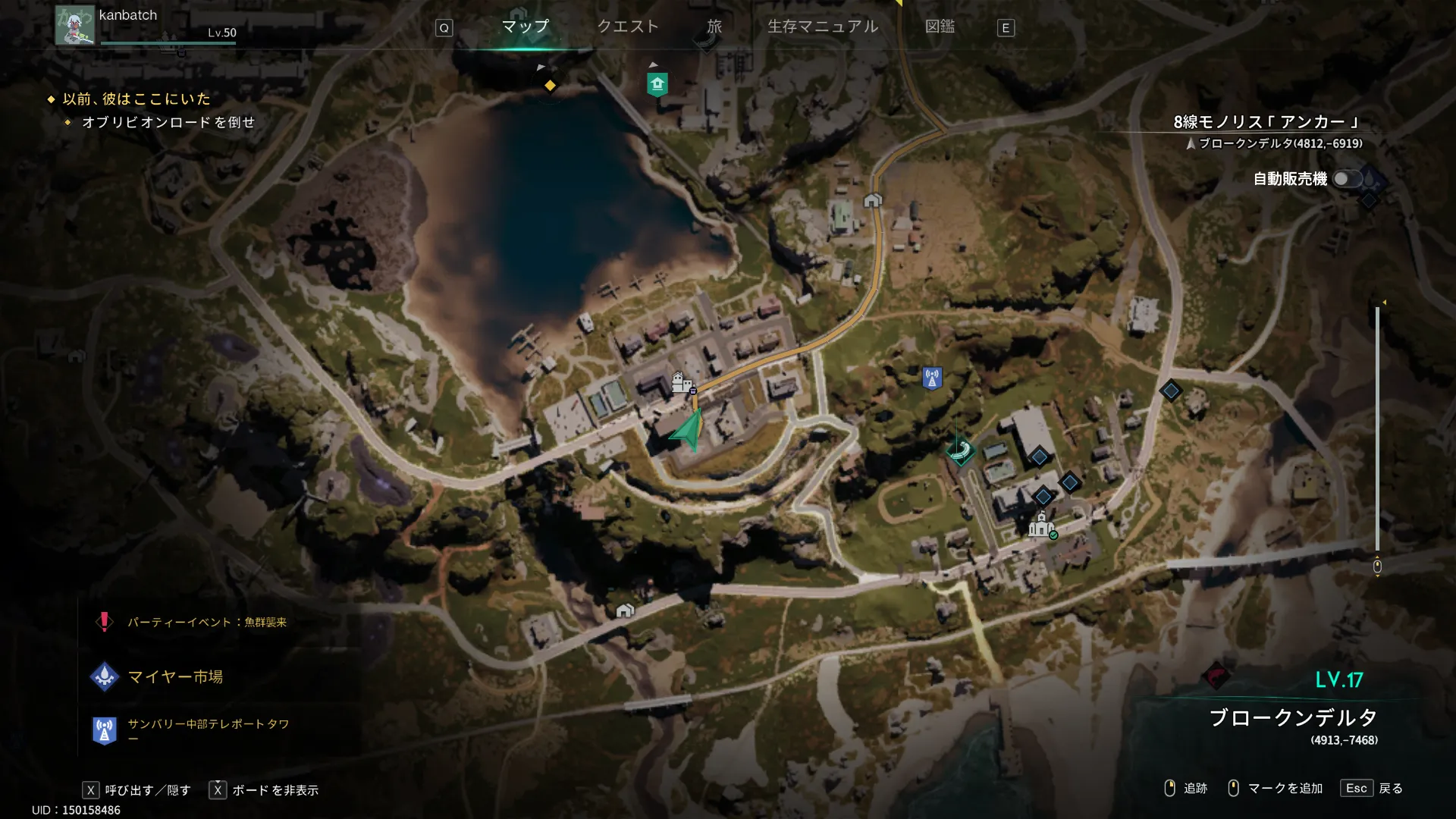1456x819 pixels.
Task: Click the yellow diamond quest marker
Action: tap(550, 86)
